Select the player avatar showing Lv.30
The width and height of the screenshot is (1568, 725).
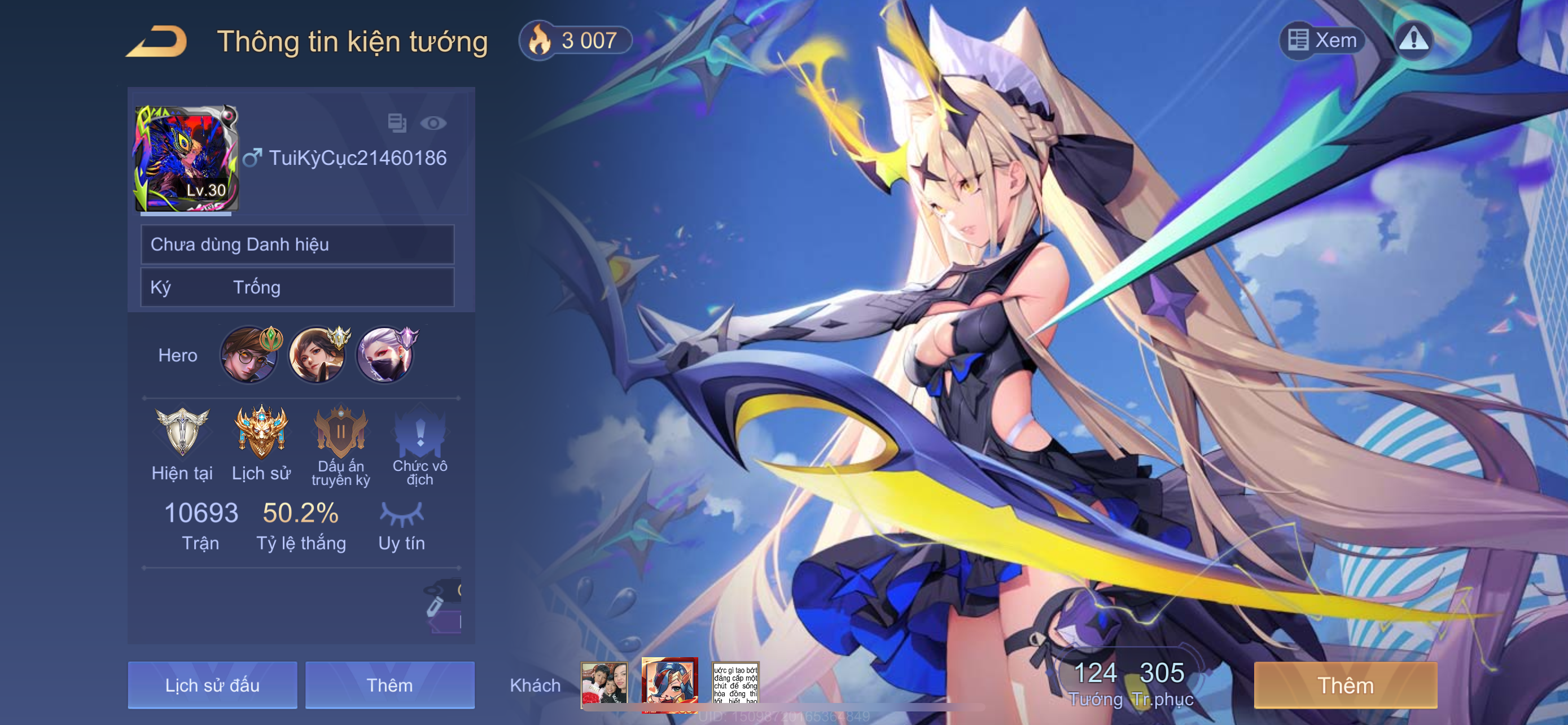tap(186, 159)
